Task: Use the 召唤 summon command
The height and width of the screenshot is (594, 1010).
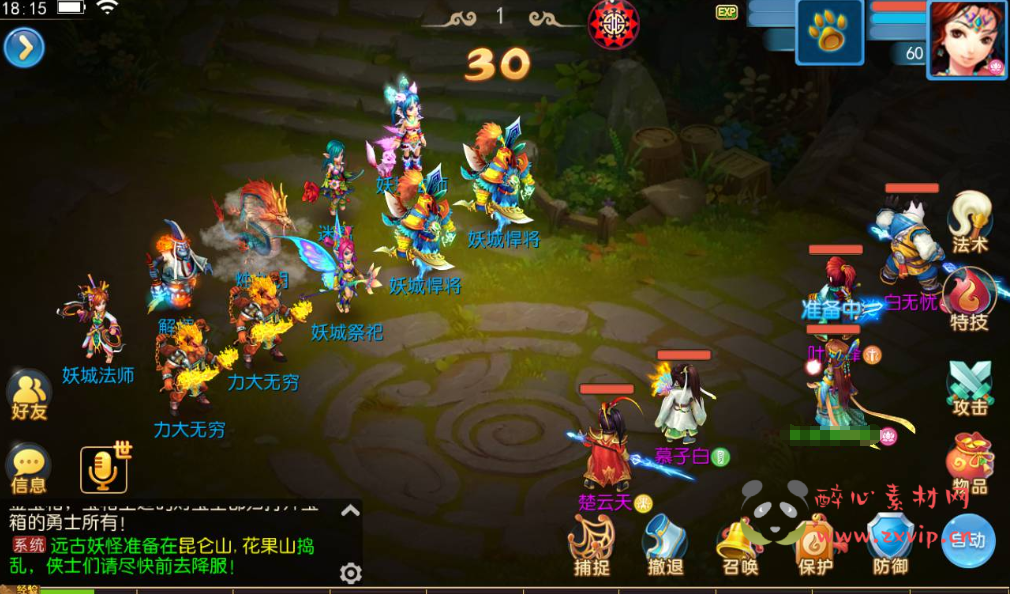Action: [740, 546]
